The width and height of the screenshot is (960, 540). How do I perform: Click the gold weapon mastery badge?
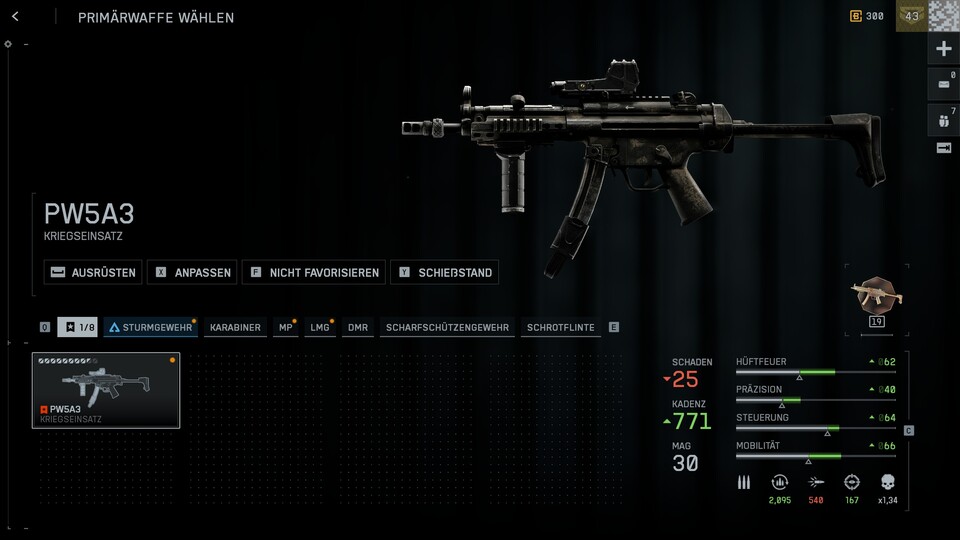tap(877, 296)
